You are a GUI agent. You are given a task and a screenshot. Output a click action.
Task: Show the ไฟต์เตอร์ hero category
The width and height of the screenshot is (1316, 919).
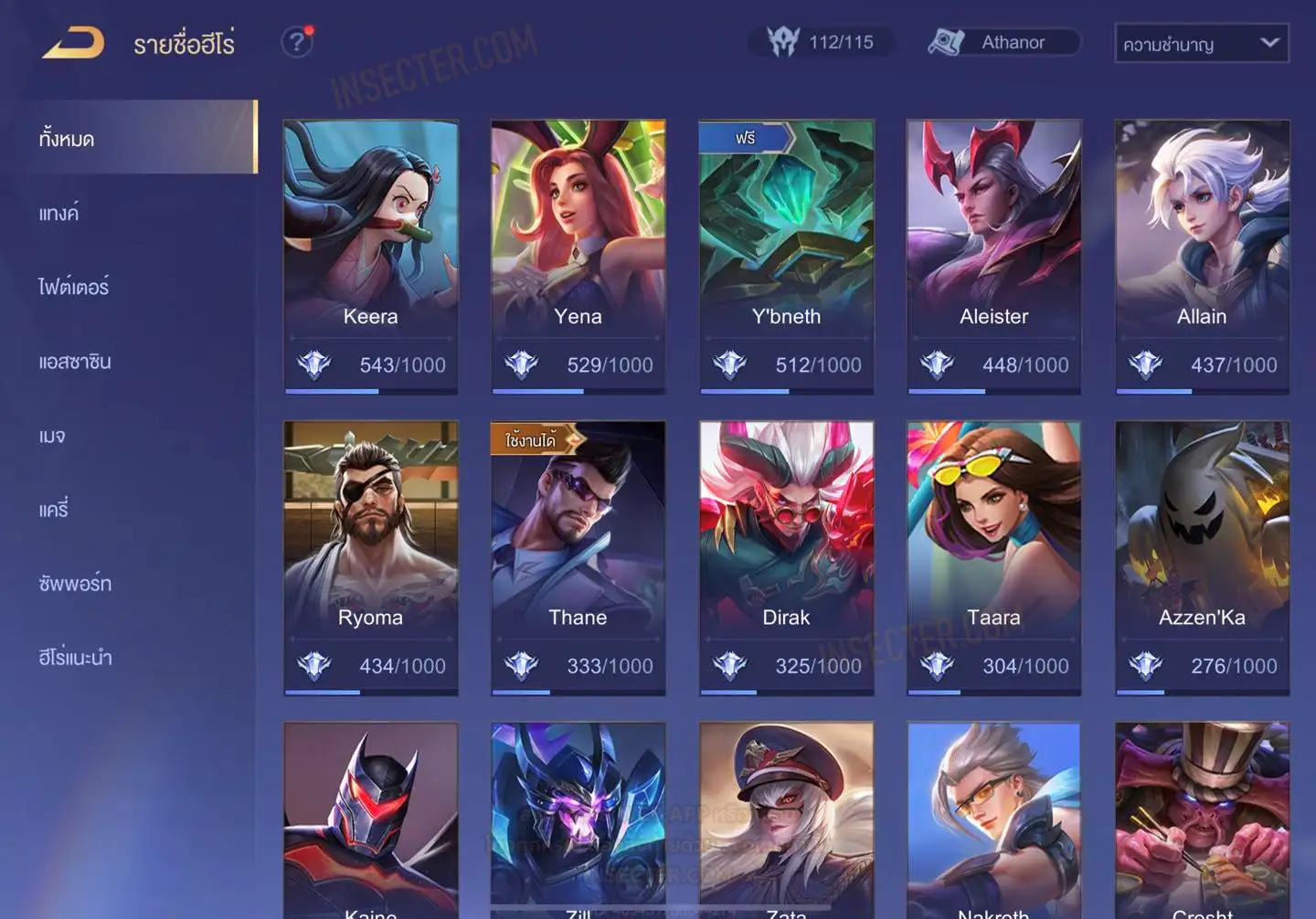pos(74,287)
